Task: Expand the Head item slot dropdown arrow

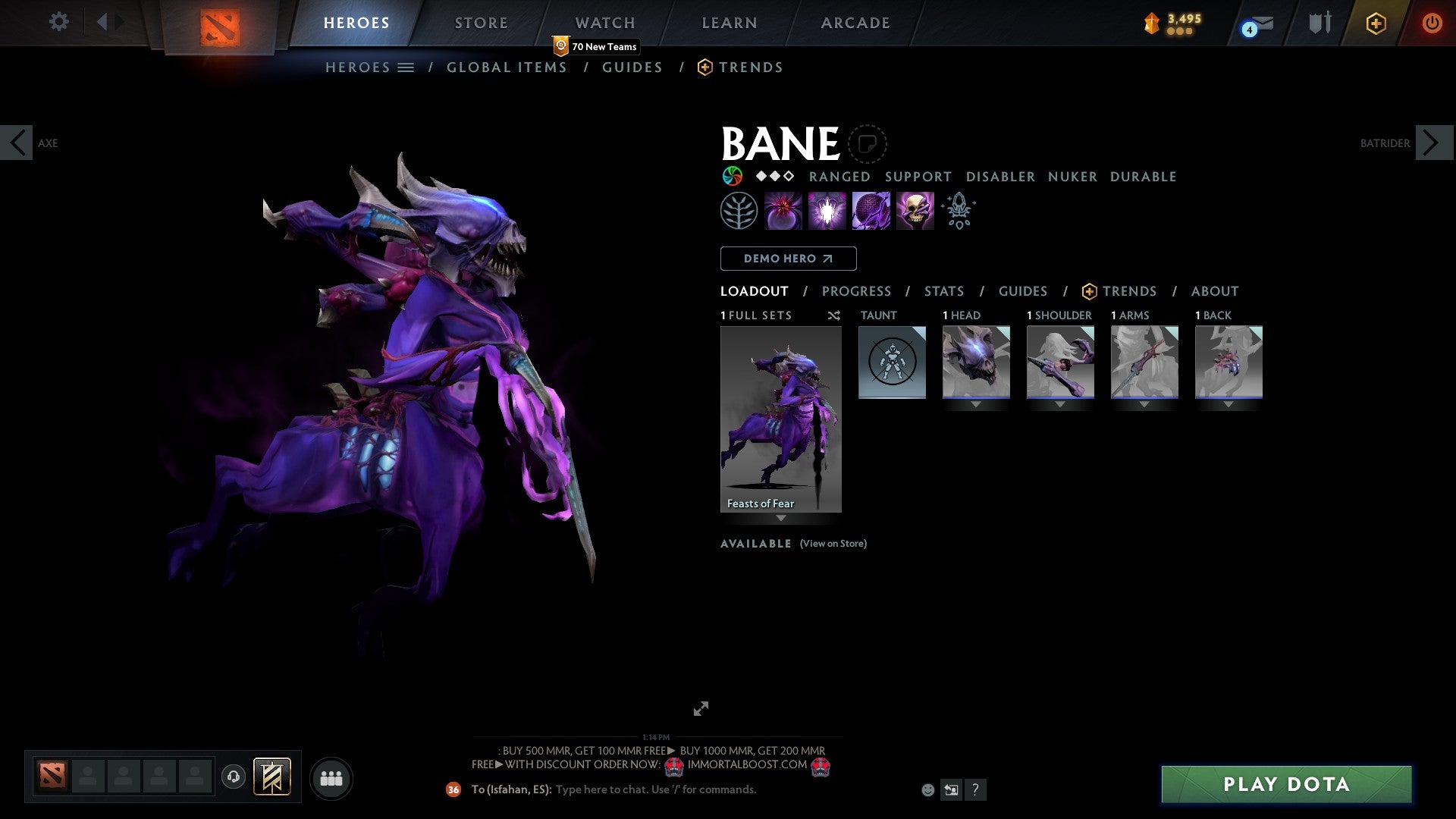Action: pos(976,404)
